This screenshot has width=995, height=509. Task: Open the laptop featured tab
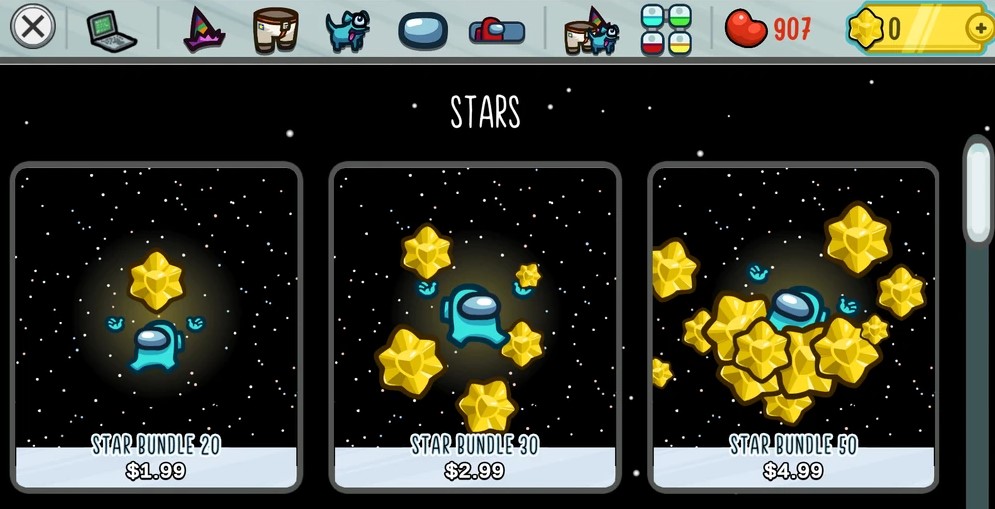tap(112, 29)
